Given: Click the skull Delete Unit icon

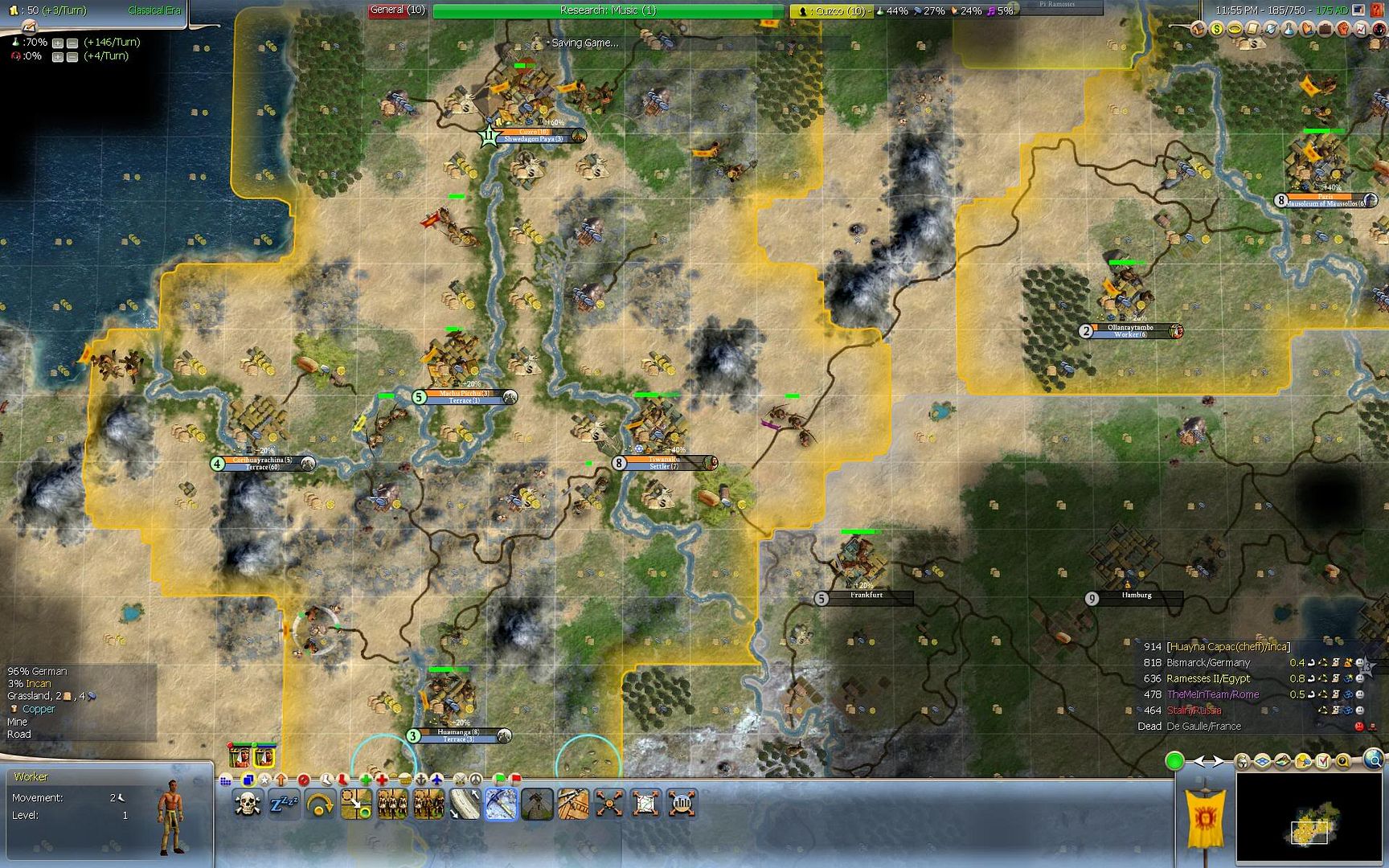Looking at the screenshot, I should [x=247, y=804].
